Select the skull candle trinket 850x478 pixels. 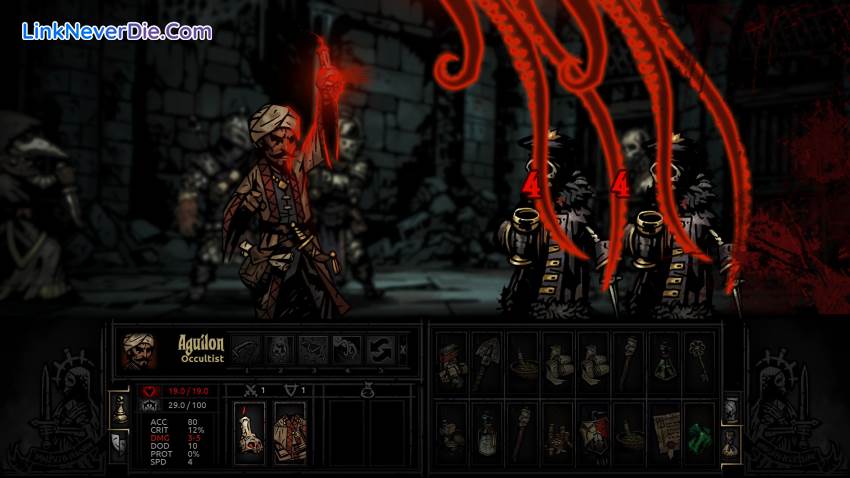pos(249,432)
